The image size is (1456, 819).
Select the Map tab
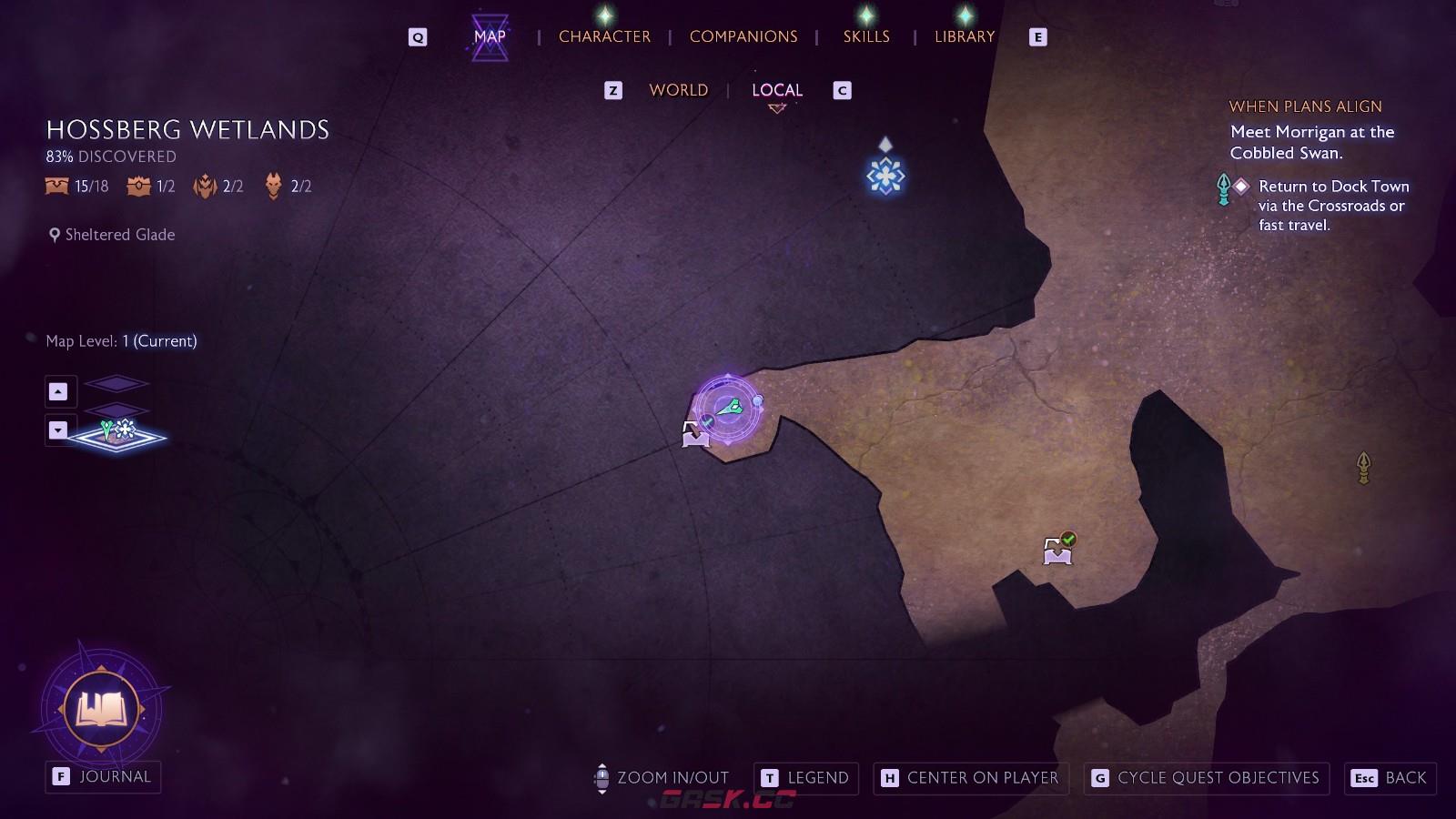tap(490, 36)
